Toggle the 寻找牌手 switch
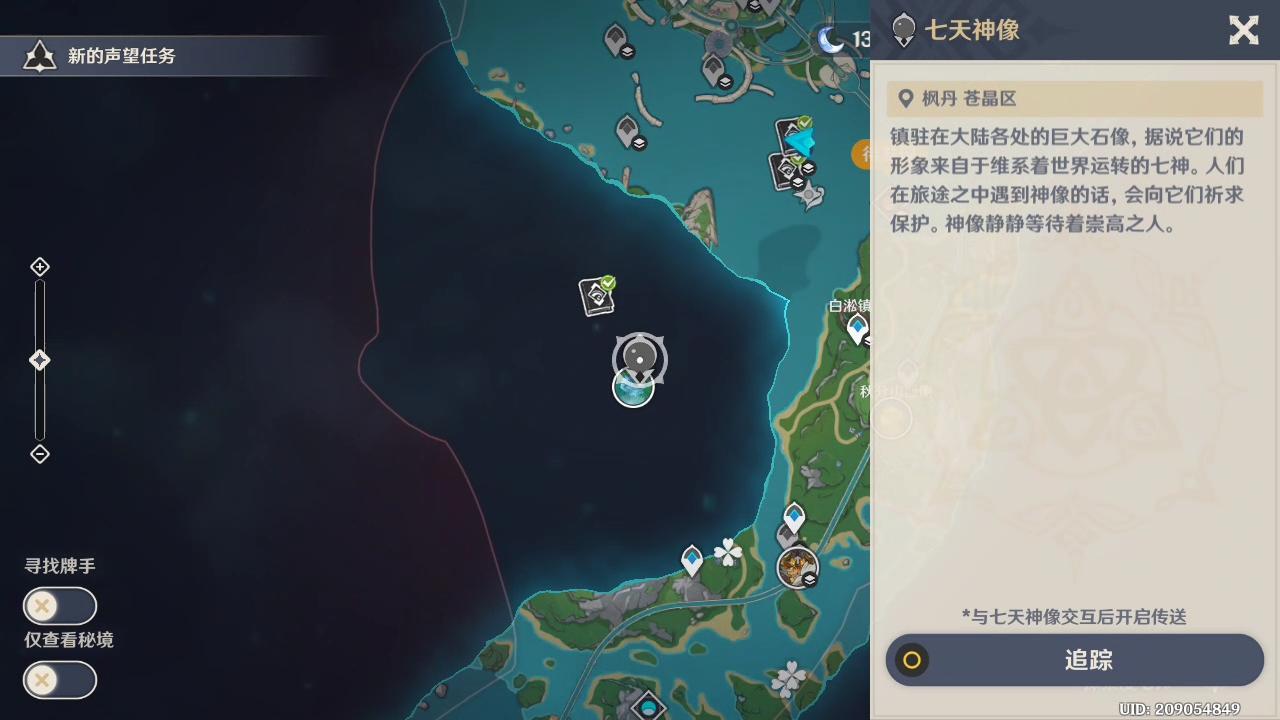 59,606
